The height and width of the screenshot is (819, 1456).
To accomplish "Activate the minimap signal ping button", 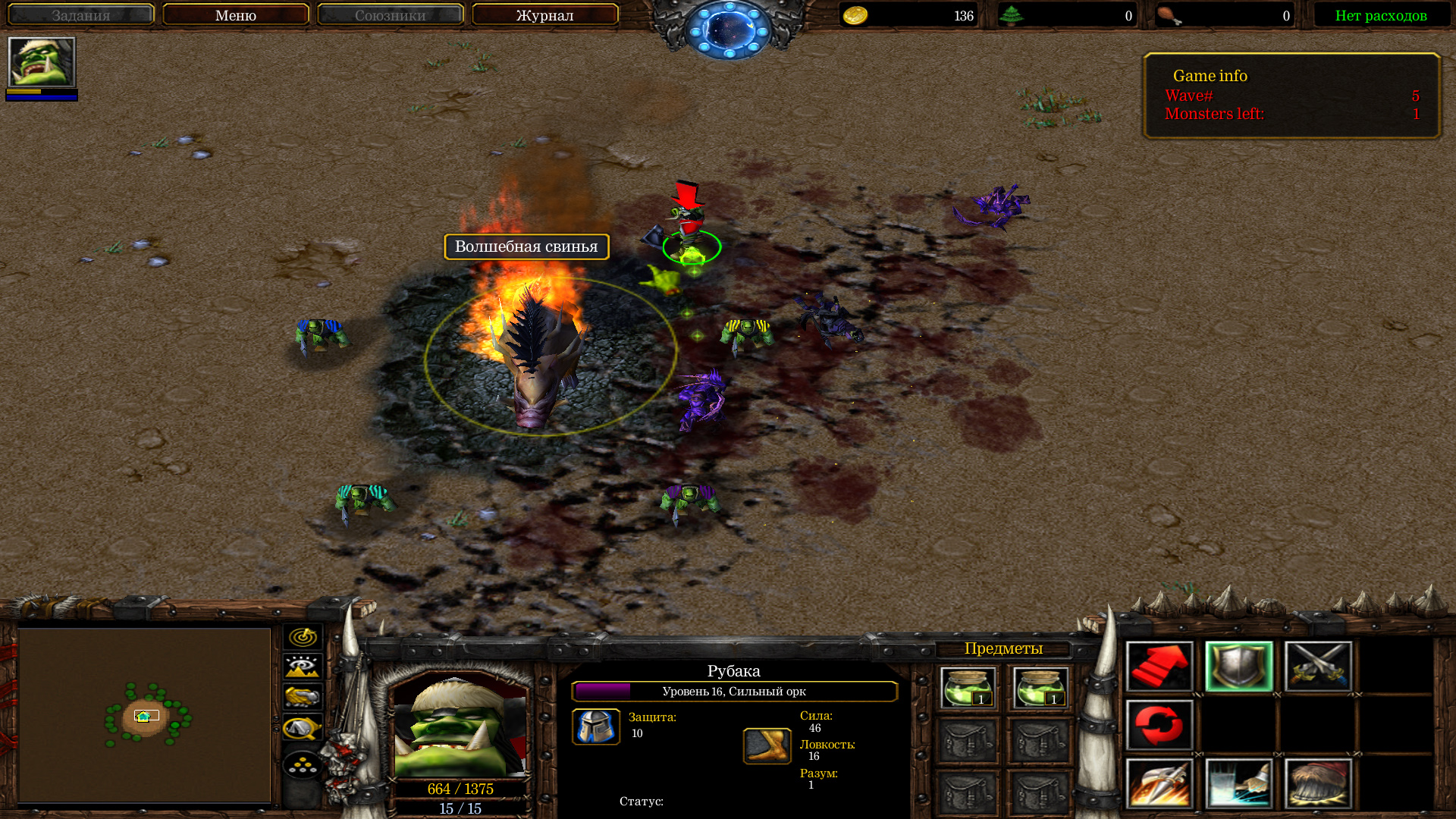I will click(303, 637).
